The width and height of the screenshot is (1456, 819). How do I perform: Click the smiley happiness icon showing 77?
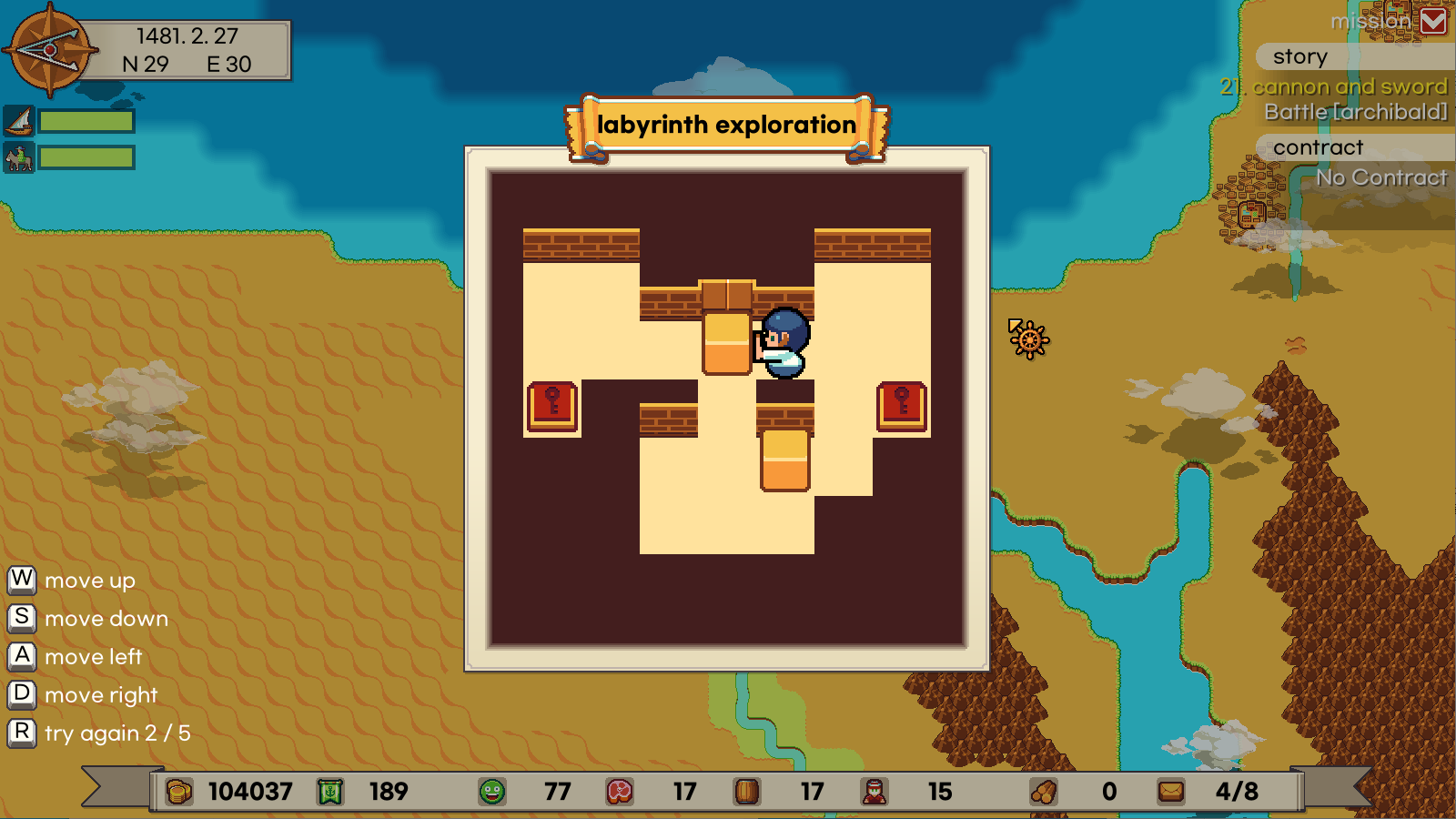(490, 792)
